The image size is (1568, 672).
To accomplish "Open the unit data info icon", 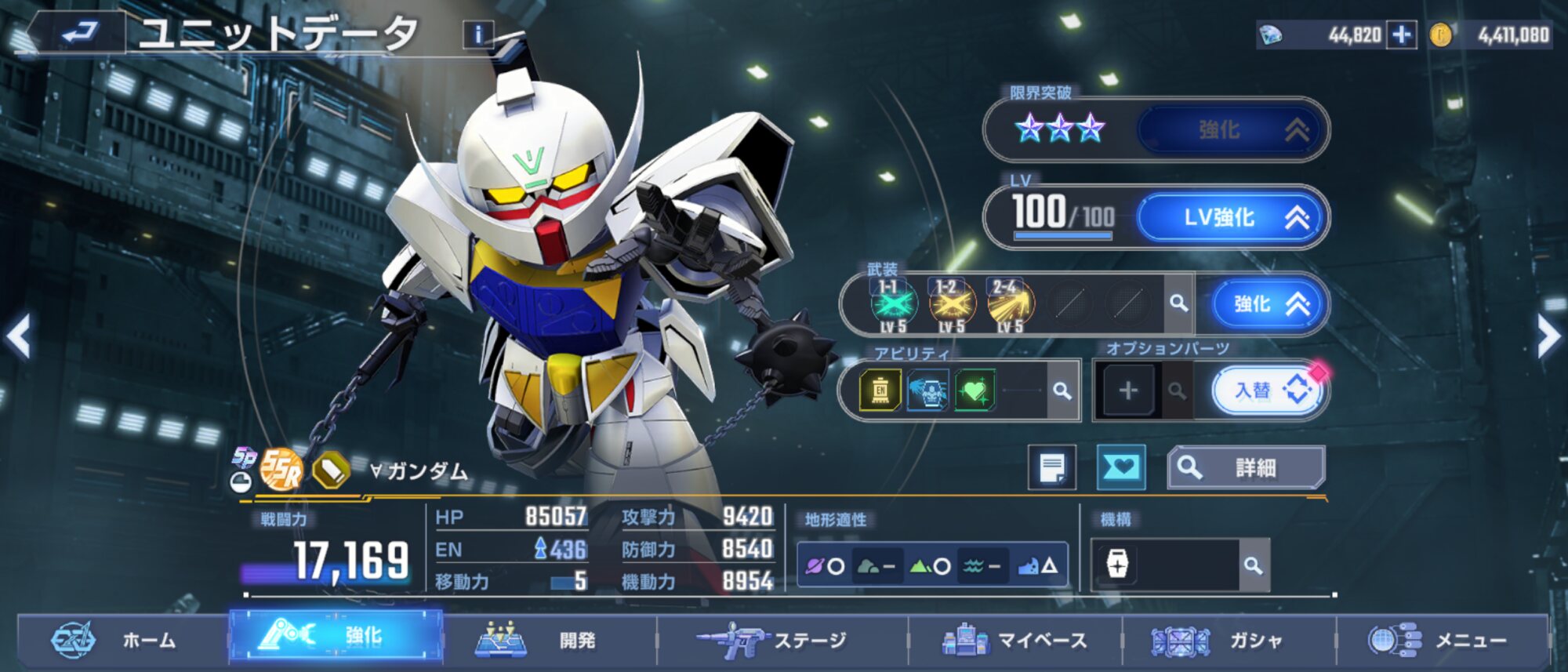I will [x=477, y=35].
